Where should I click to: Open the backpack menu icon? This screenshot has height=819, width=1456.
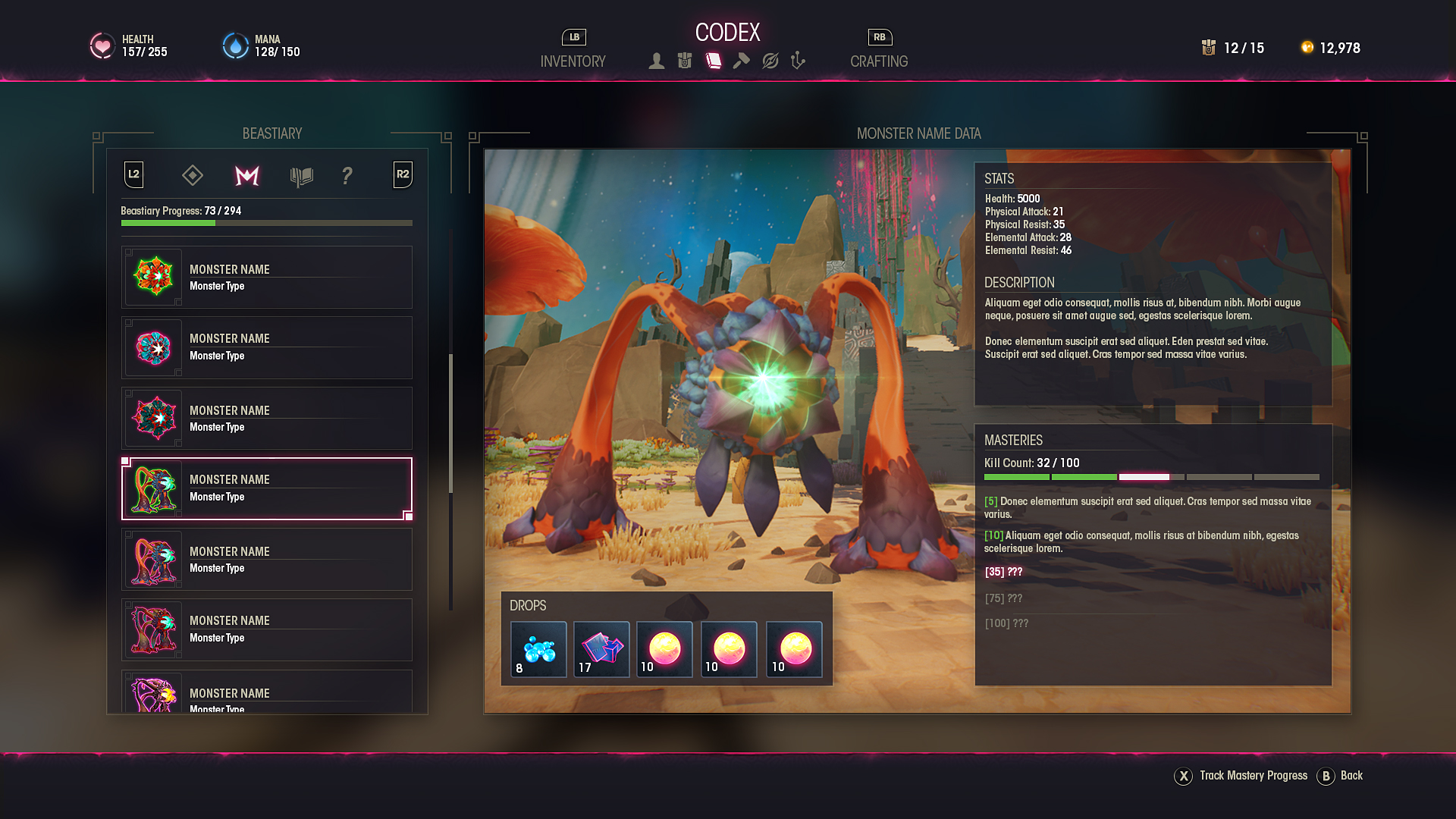[685, 61]
